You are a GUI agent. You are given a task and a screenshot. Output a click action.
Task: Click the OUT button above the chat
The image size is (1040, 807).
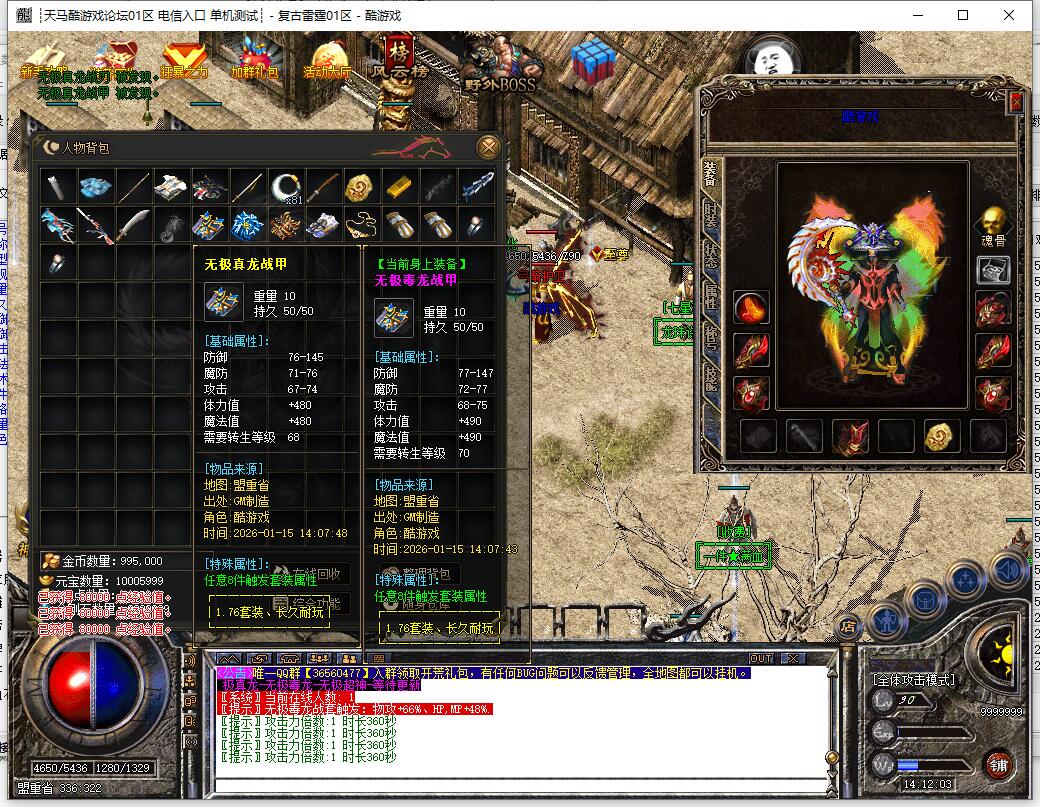(761, 658)
